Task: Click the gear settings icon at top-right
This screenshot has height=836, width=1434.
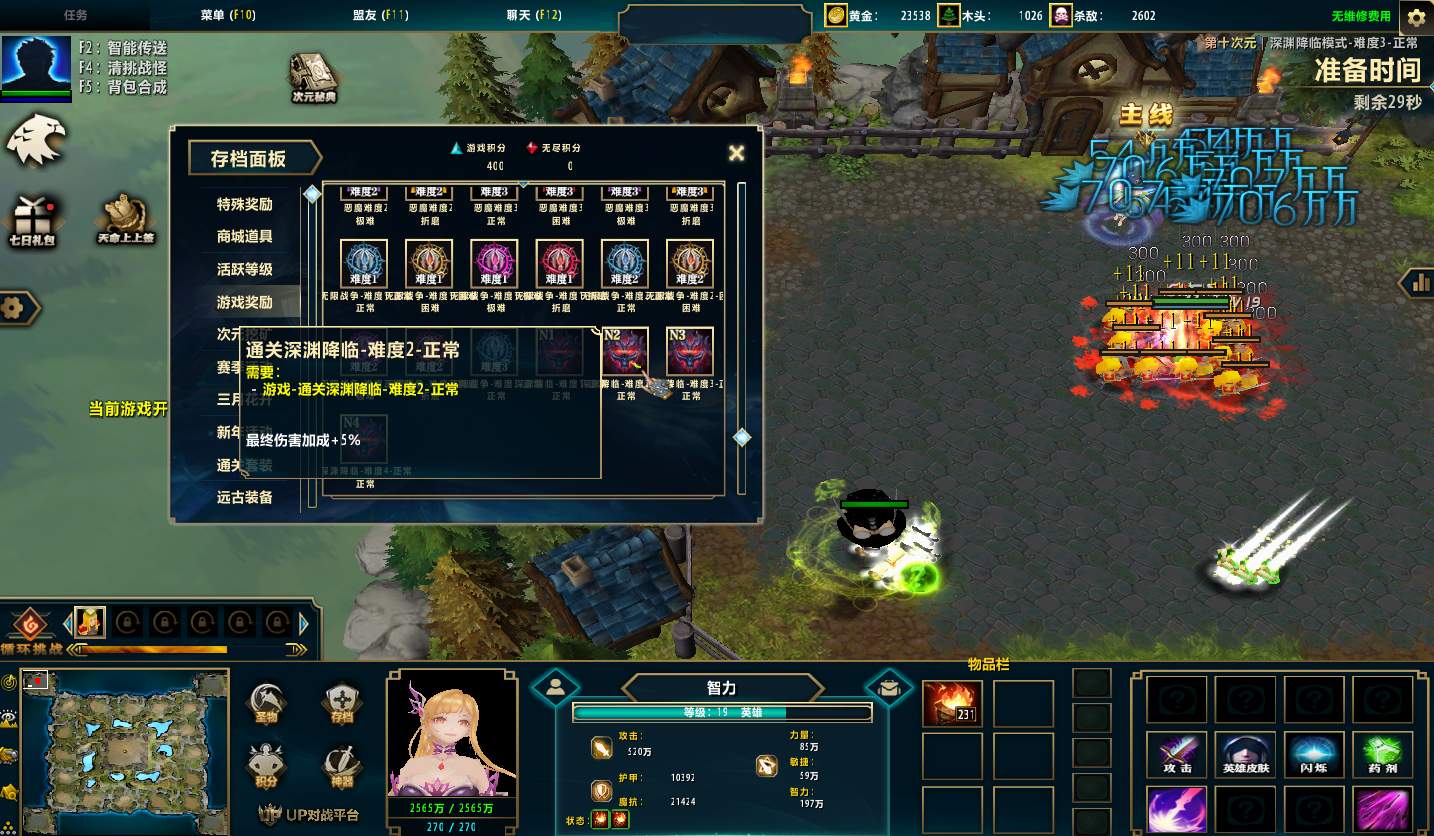Action: 1416,17
